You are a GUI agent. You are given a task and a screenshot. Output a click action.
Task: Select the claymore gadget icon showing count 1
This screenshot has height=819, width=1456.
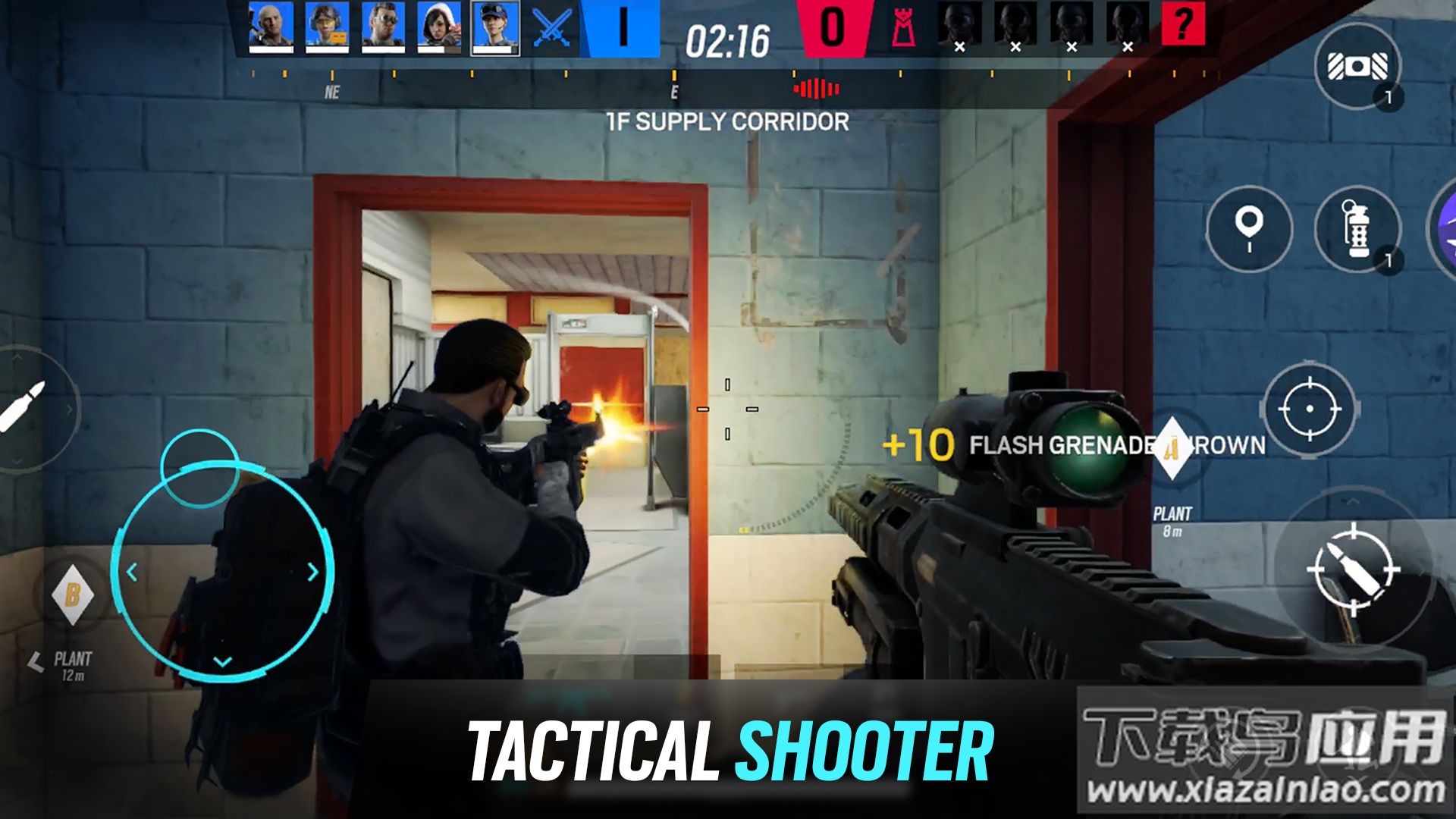(1357, 68)
